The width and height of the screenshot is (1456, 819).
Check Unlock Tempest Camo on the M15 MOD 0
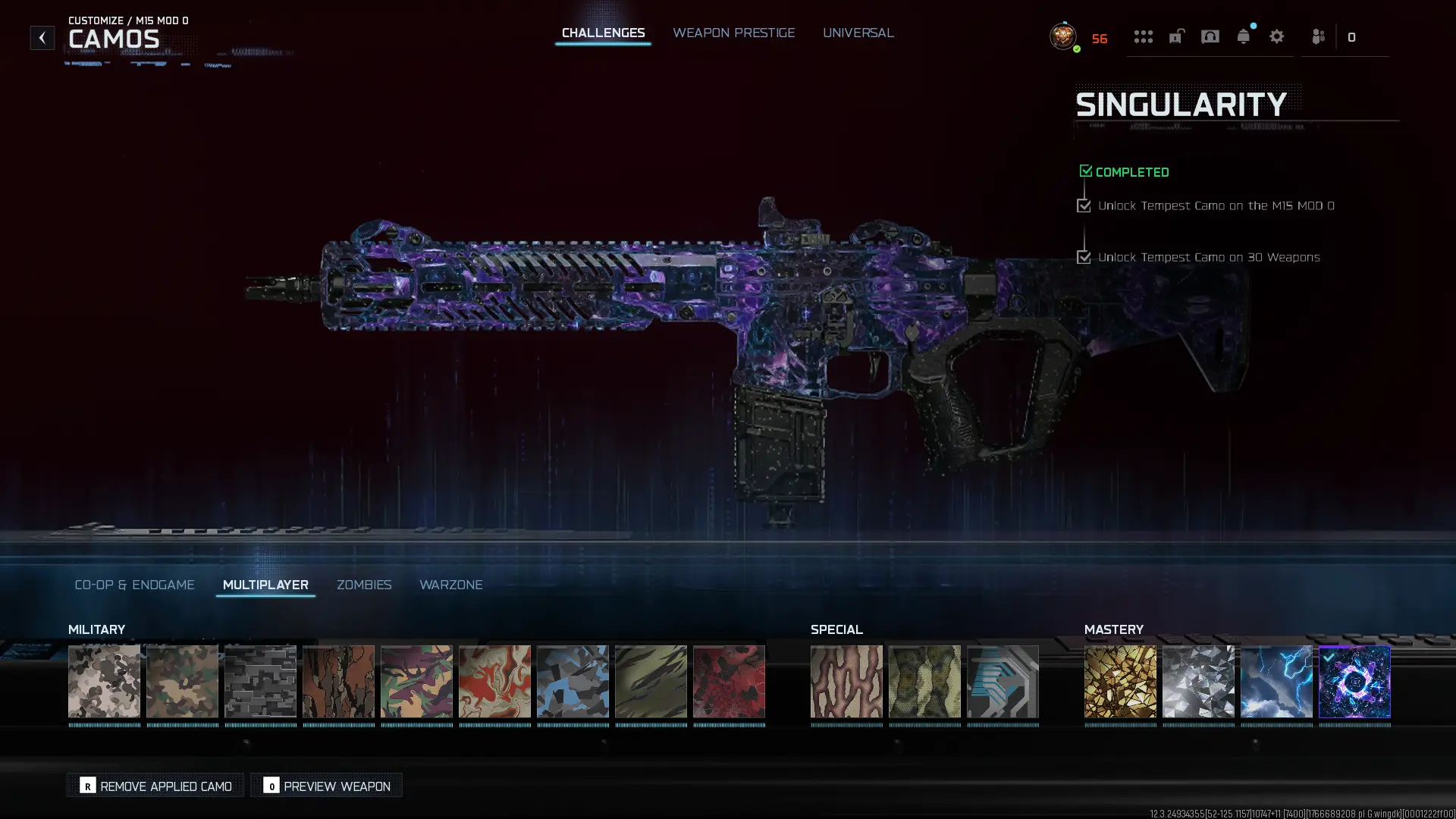click(1084, 205)
